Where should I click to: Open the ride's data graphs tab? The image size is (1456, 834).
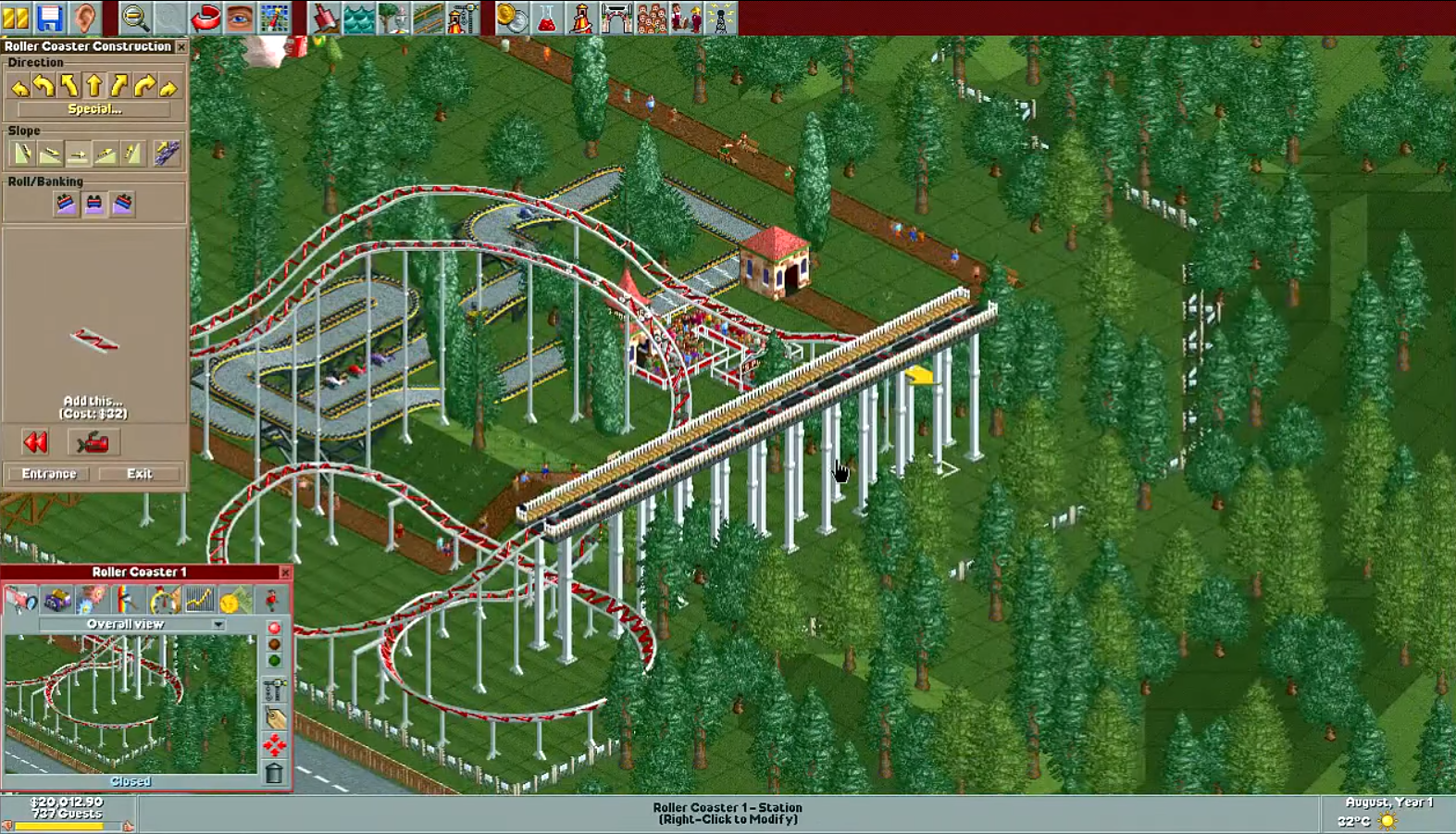click(x=198, y=602)
